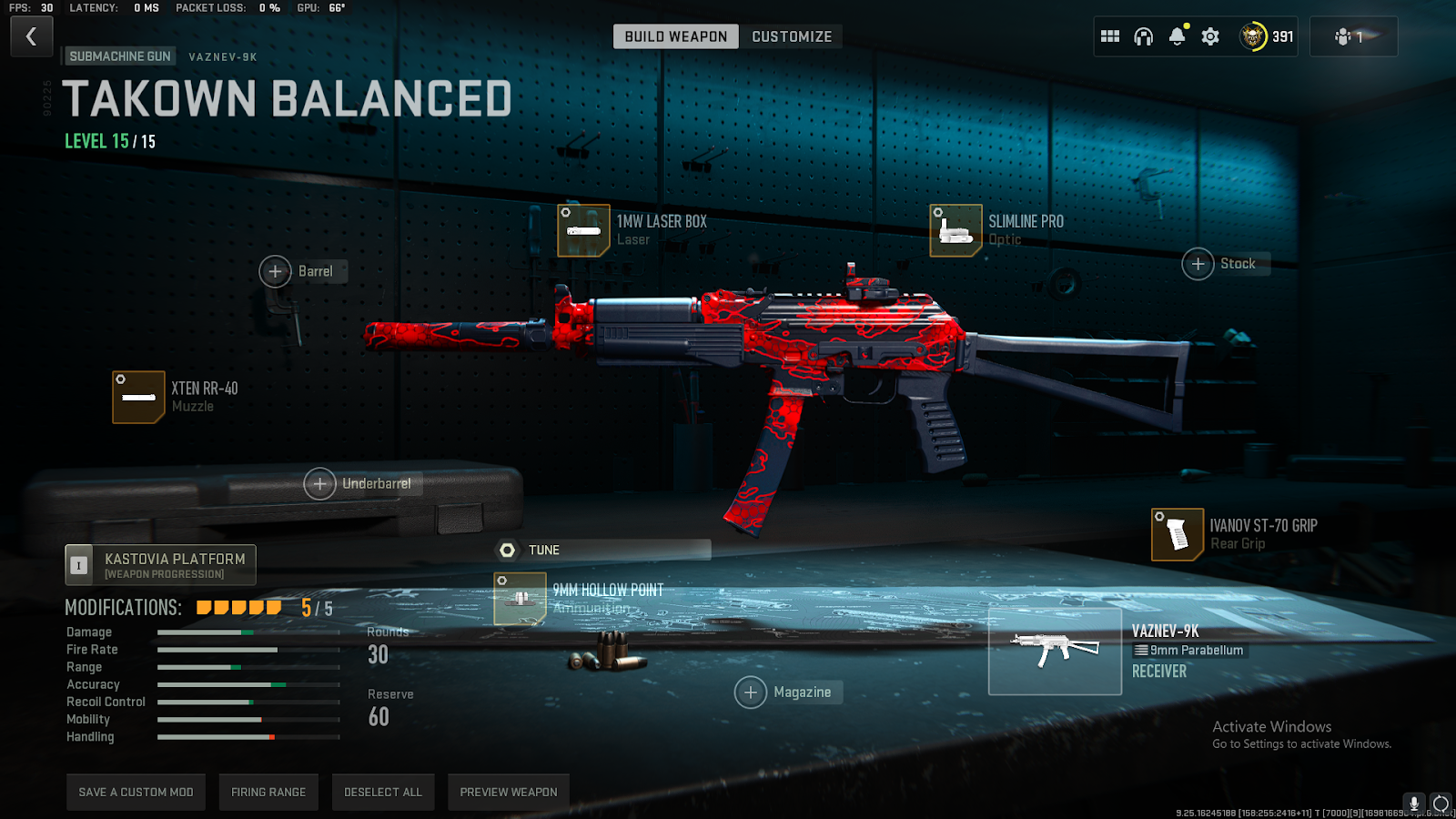Open the settings gear icon

click(x=1210, y=36)
